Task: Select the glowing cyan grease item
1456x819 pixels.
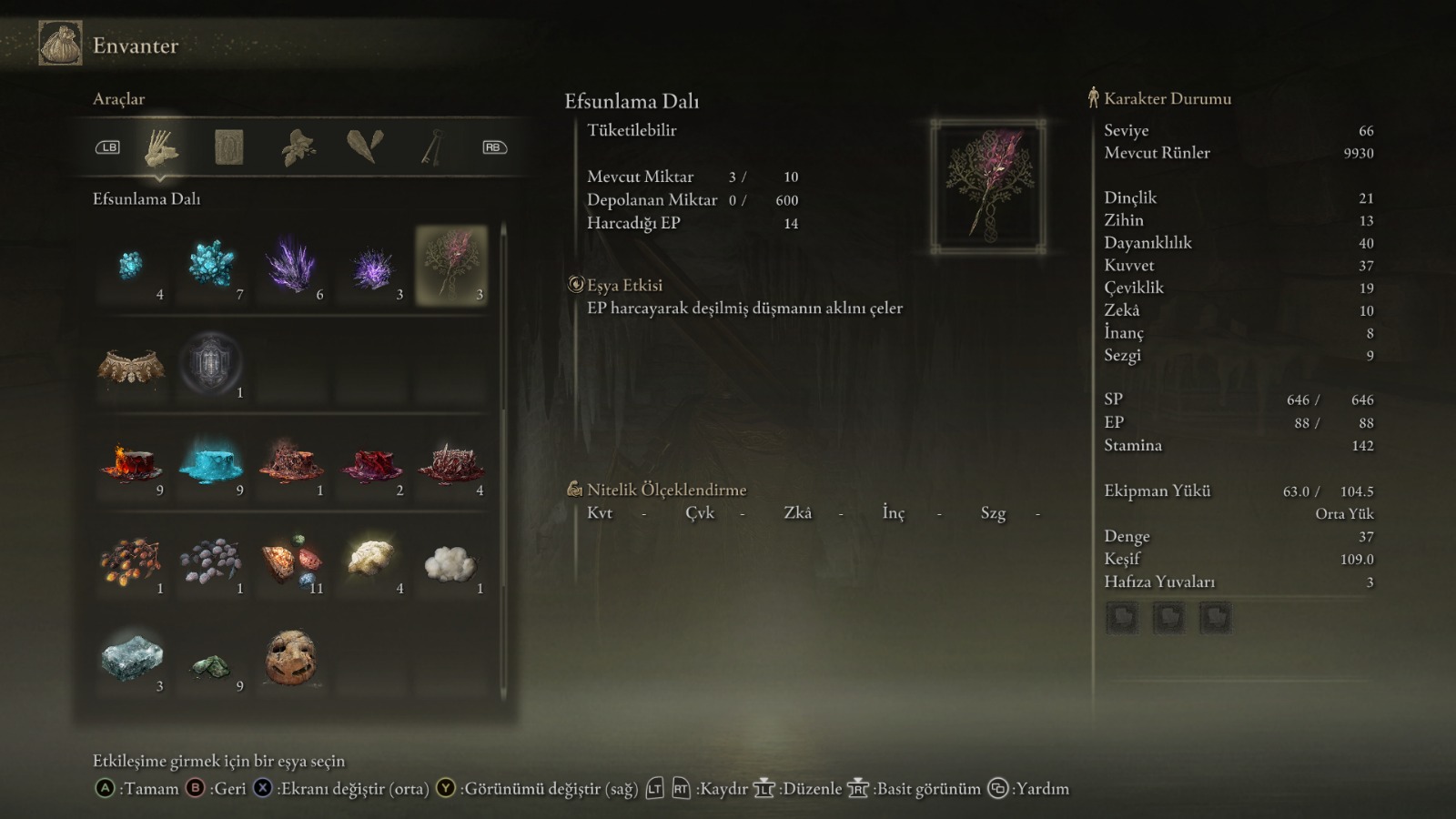Action: (x=211, y=462)
